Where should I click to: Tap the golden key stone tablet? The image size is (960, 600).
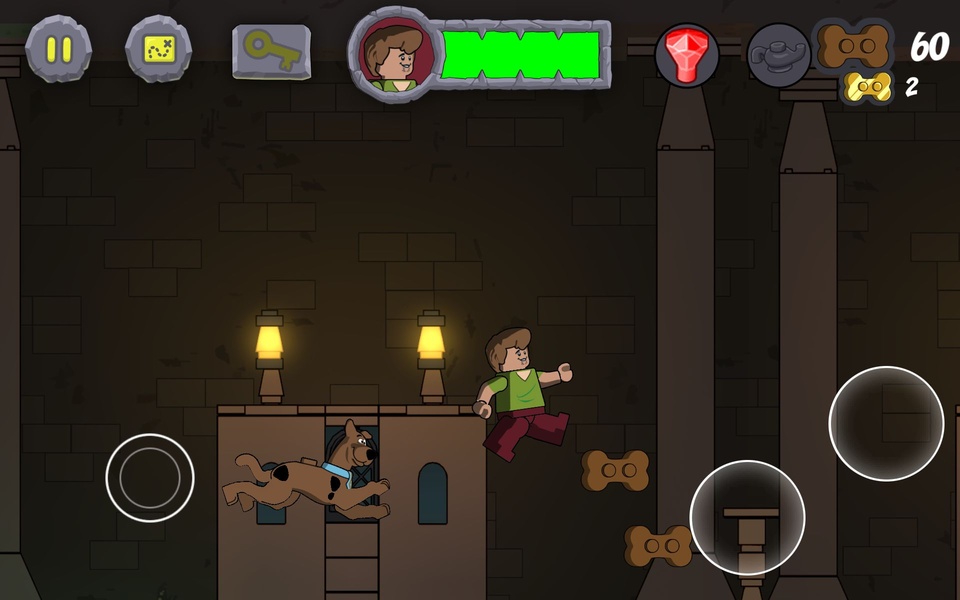coord(271,50)
